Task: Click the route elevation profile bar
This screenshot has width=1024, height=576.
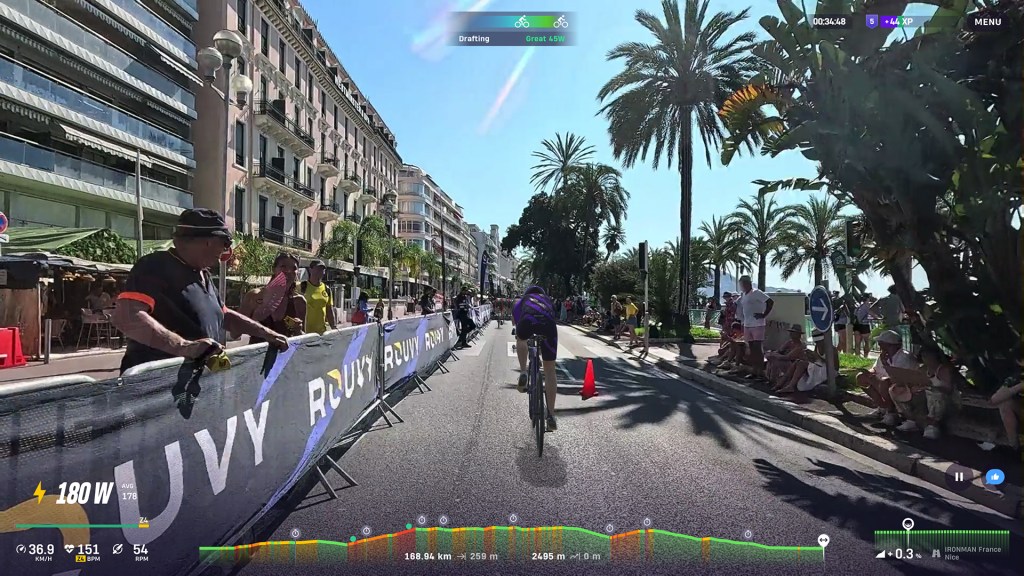Action: (510, 544)
